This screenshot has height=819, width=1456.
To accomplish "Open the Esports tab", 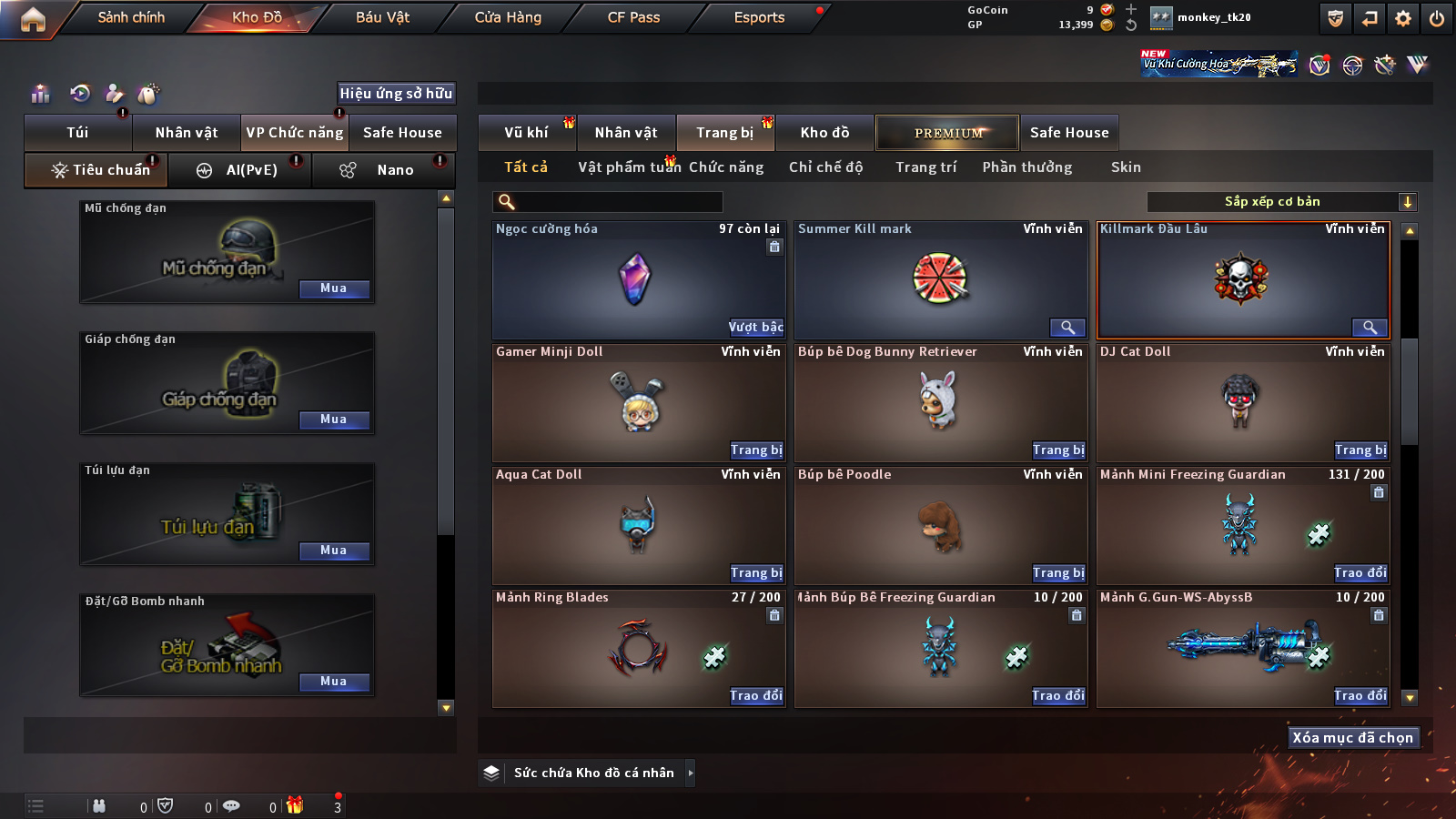I will click(x=759, y=17).
